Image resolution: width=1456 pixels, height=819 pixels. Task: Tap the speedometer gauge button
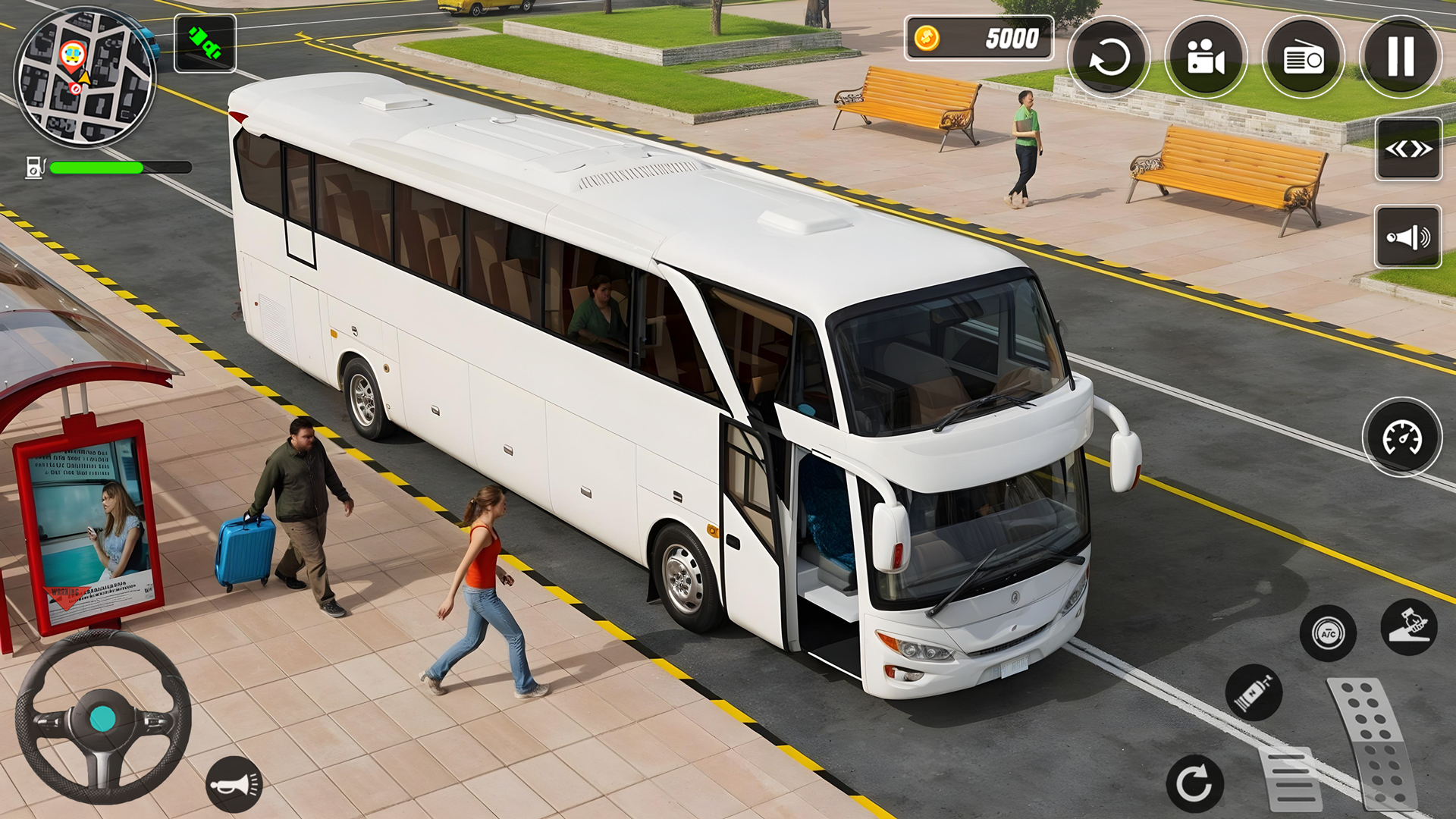[1402, 438]
